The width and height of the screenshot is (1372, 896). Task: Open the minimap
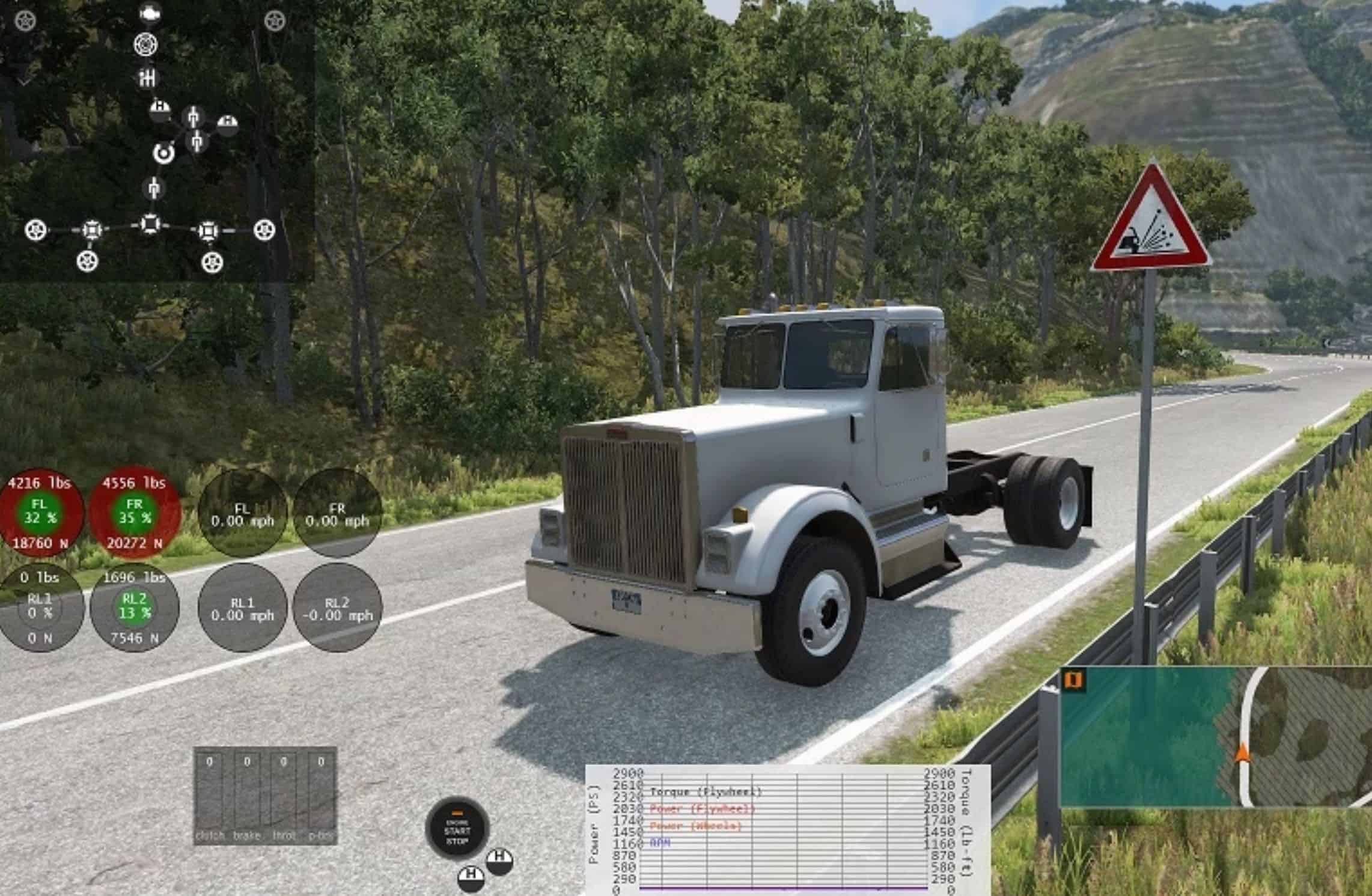coord(1214,737)
